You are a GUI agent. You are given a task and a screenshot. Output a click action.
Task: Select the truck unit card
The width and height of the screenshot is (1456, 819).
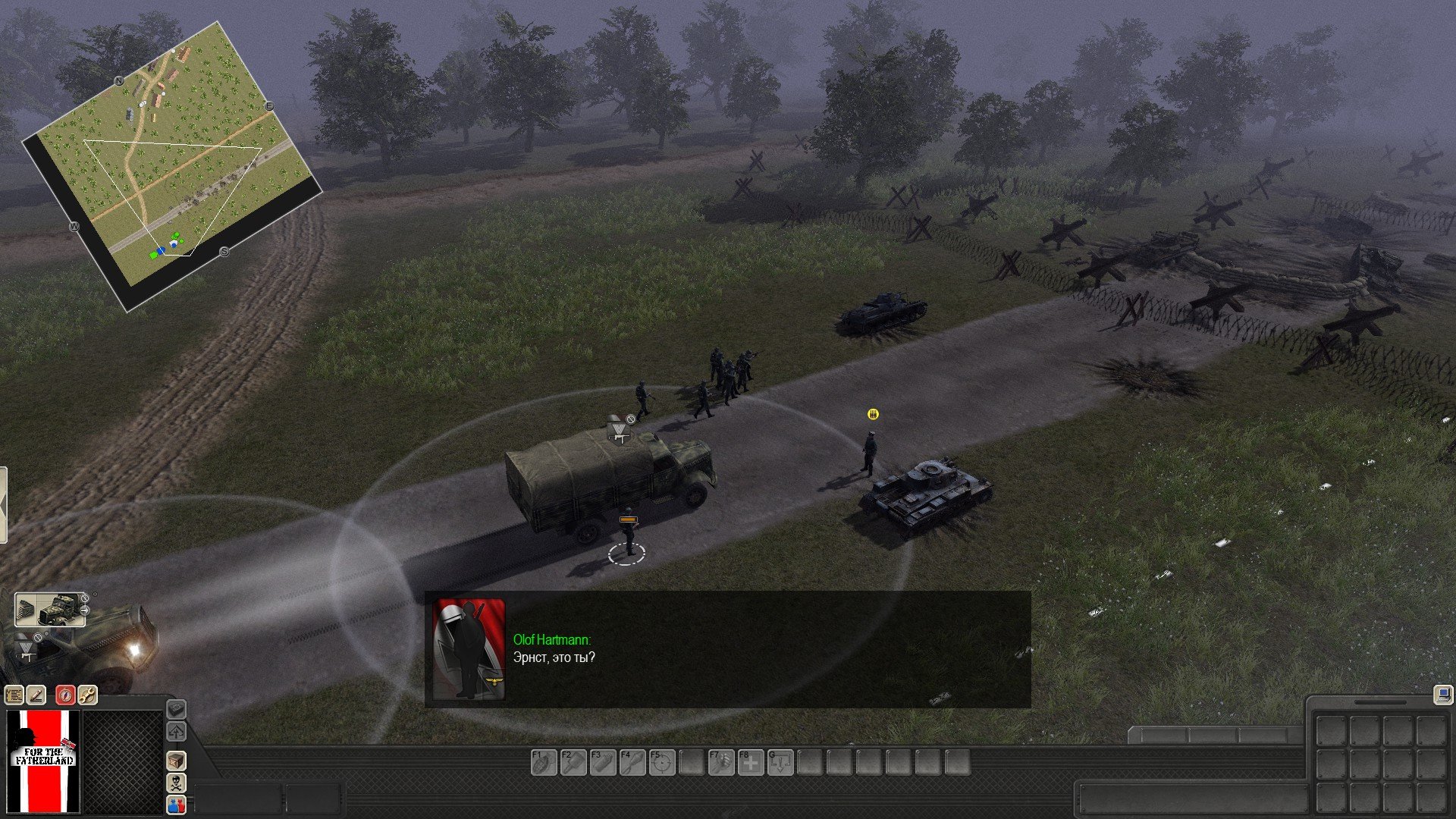point(49,610)
